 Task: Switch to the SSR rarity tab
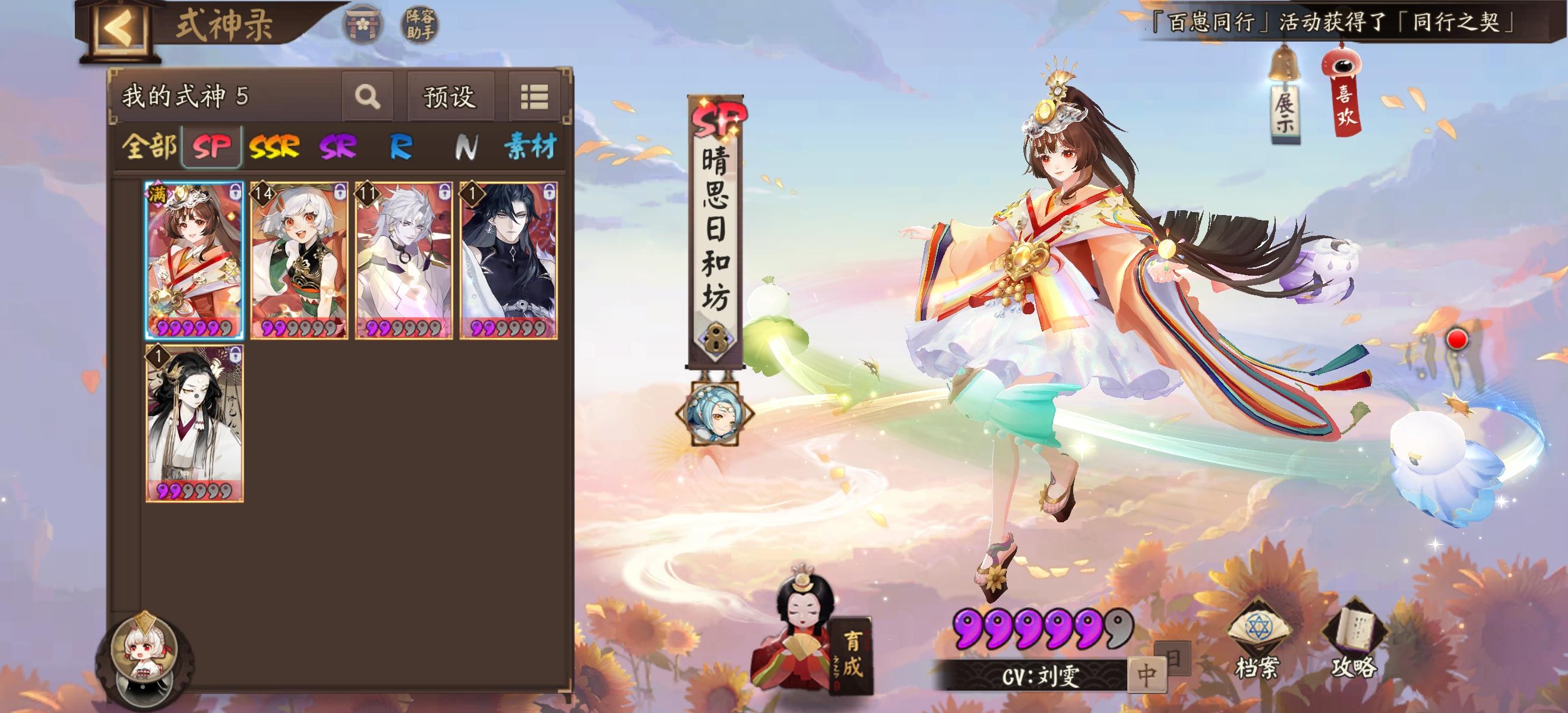click(x=277, y=146)
